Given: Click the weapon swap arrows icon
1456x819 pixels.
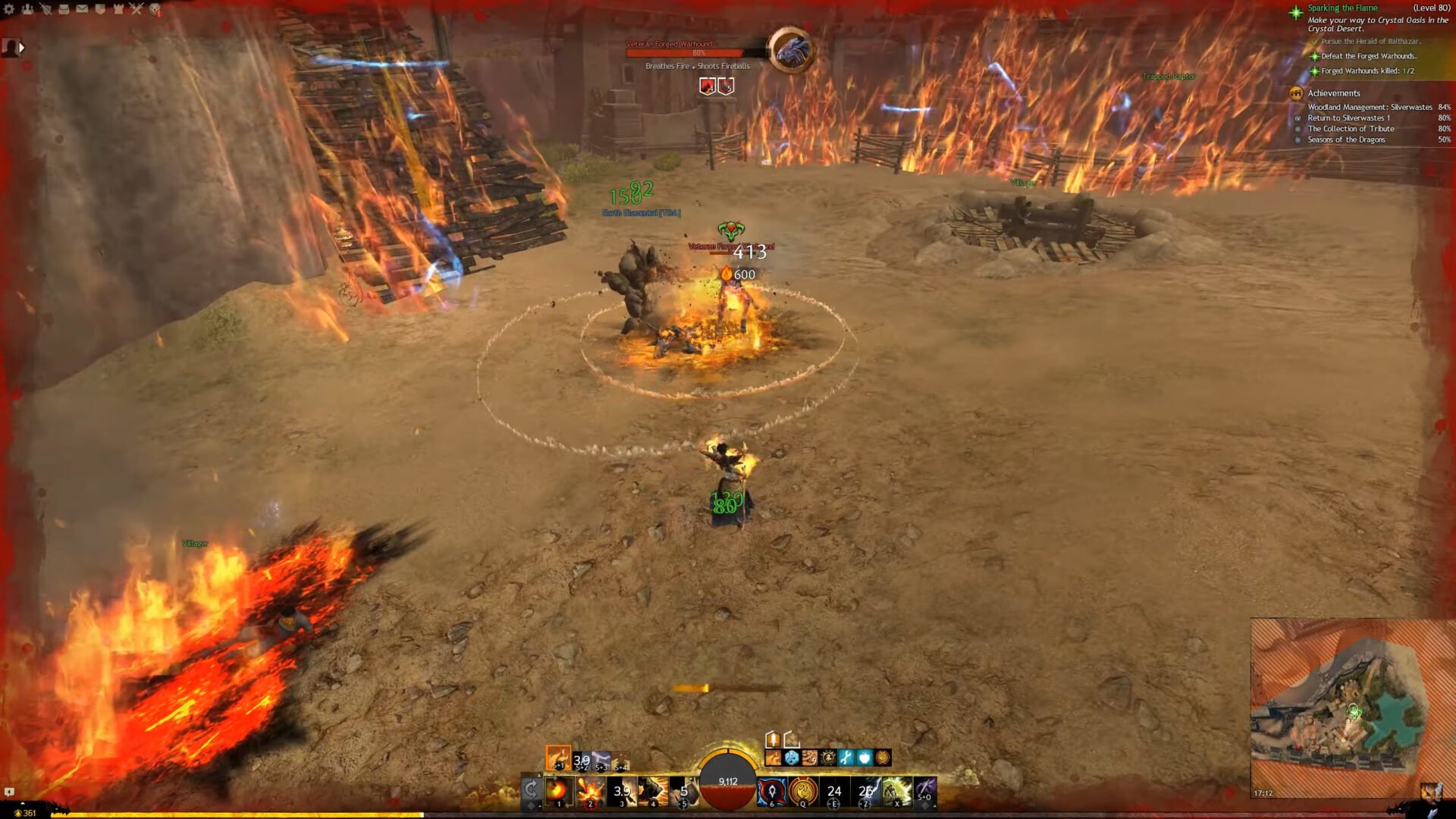Looking at the screenshot, I should (x=531, y=790).
